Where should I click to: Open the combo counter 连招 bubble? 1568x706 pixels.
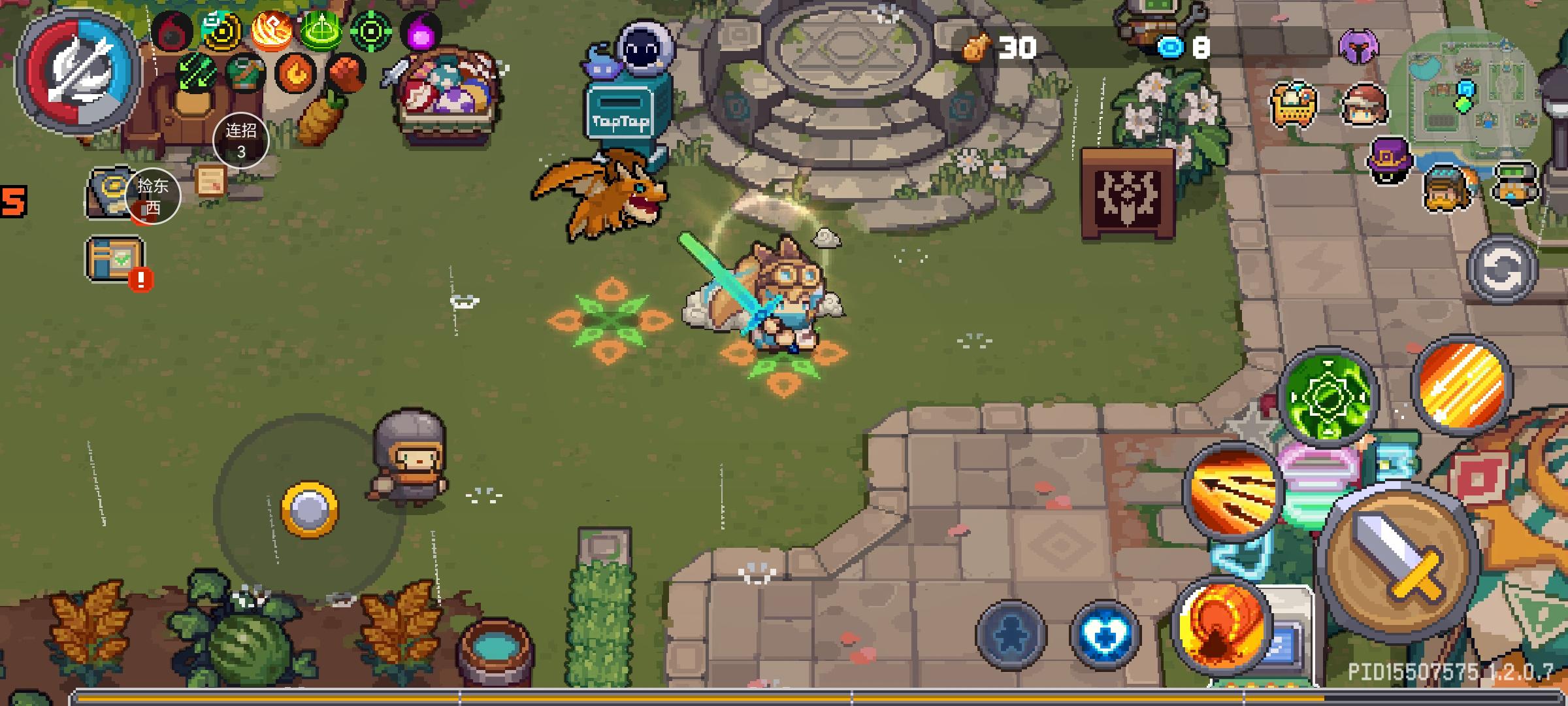tap(240, 140)
